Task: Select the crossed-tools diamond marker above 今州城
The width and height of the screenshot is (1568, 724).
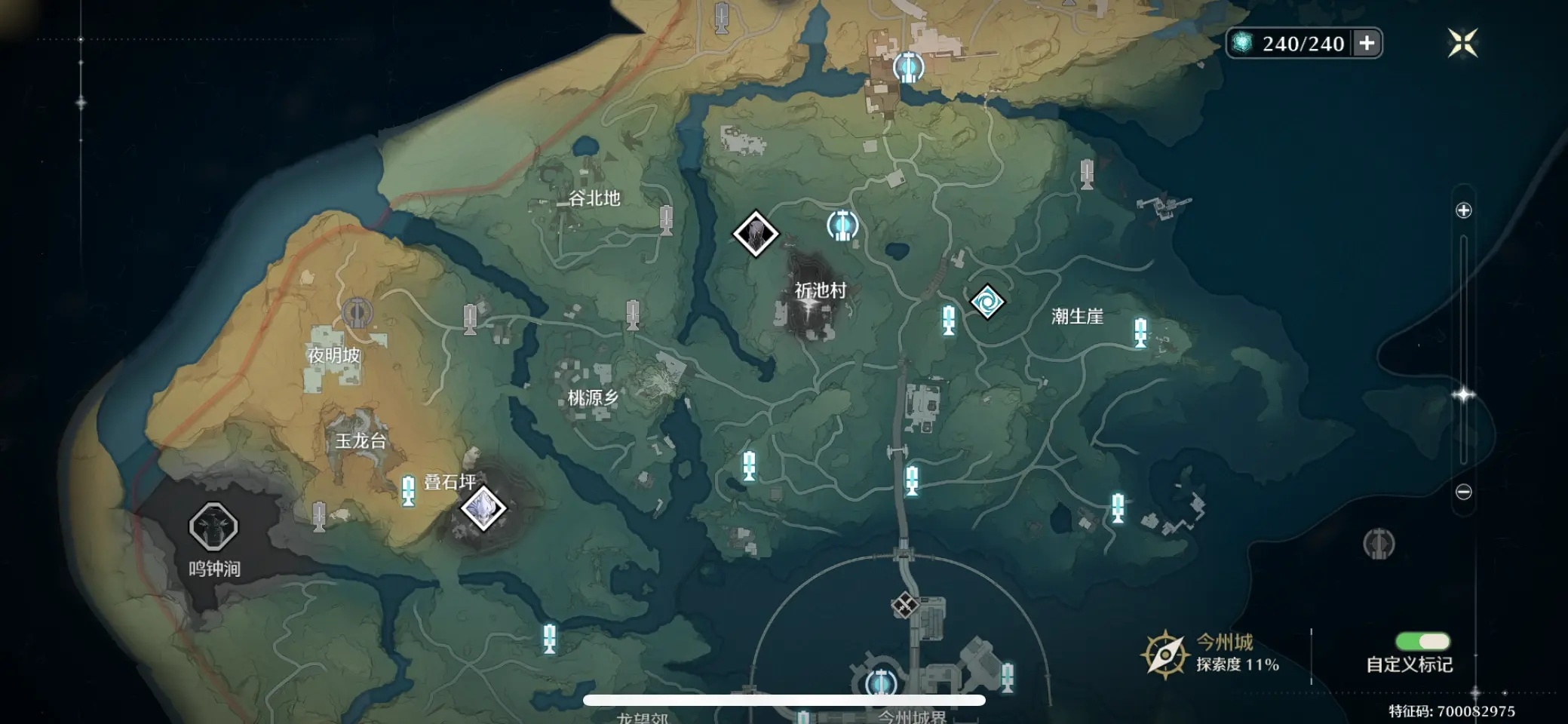Action: tap(904, 604)
